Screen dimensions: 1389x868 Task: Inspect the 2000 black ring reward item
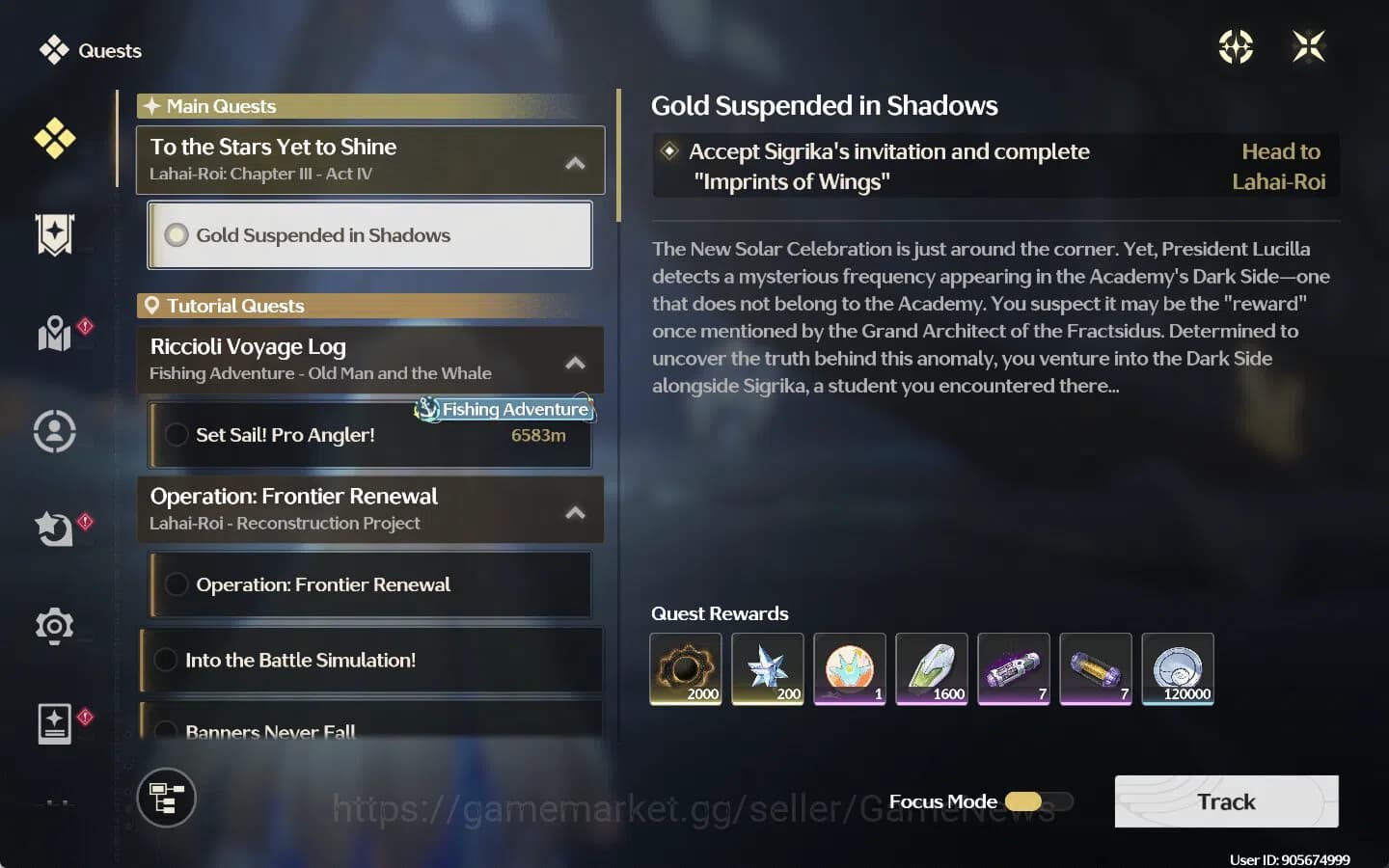tap(686, 668)
